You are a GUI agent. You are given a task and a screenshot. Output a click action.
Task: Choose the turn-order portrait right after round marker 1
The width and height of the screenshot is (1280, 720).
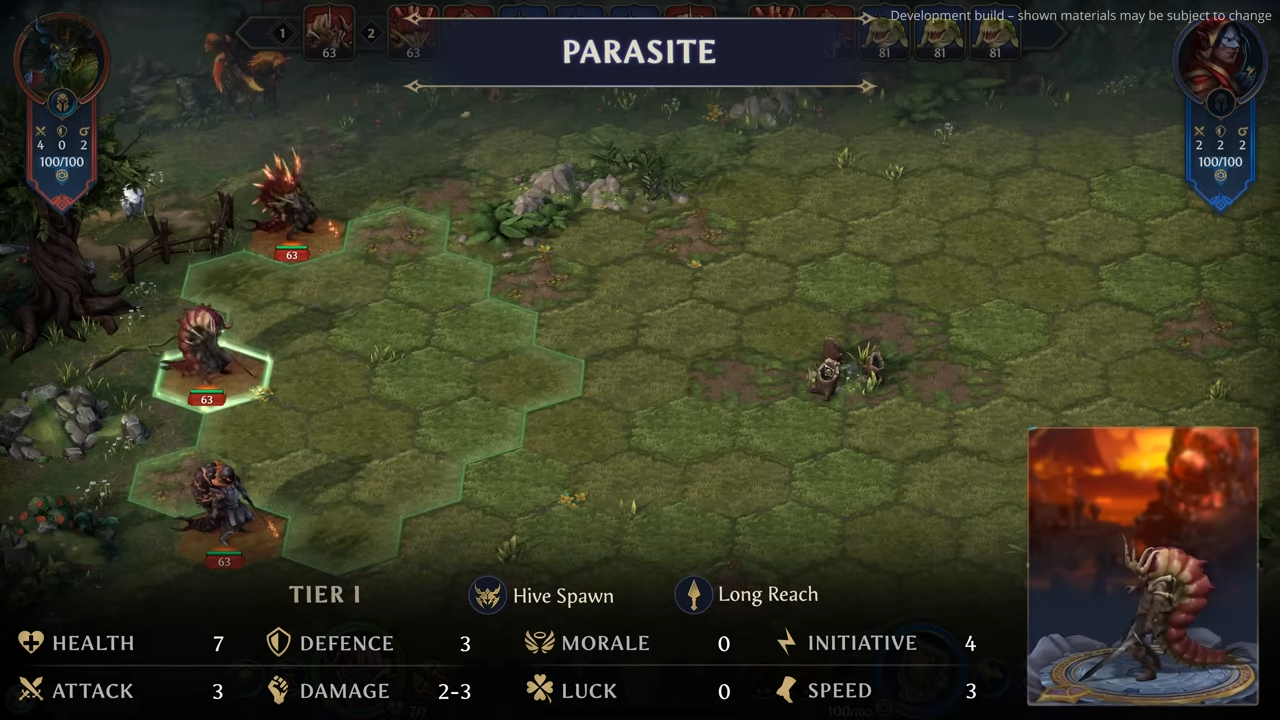[x=328, y=32]
